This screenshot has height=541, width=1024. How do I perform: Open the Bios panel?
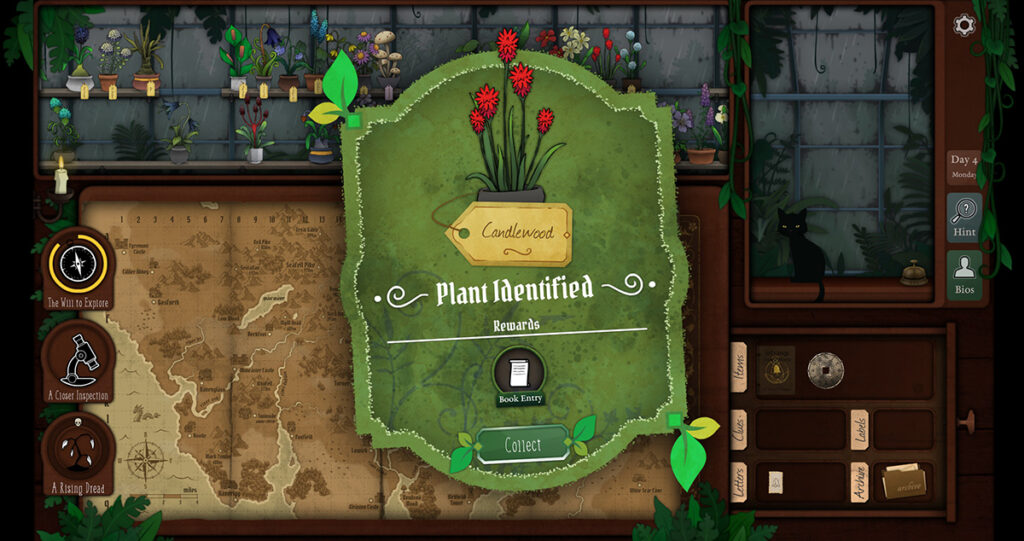tap(964, 274)
